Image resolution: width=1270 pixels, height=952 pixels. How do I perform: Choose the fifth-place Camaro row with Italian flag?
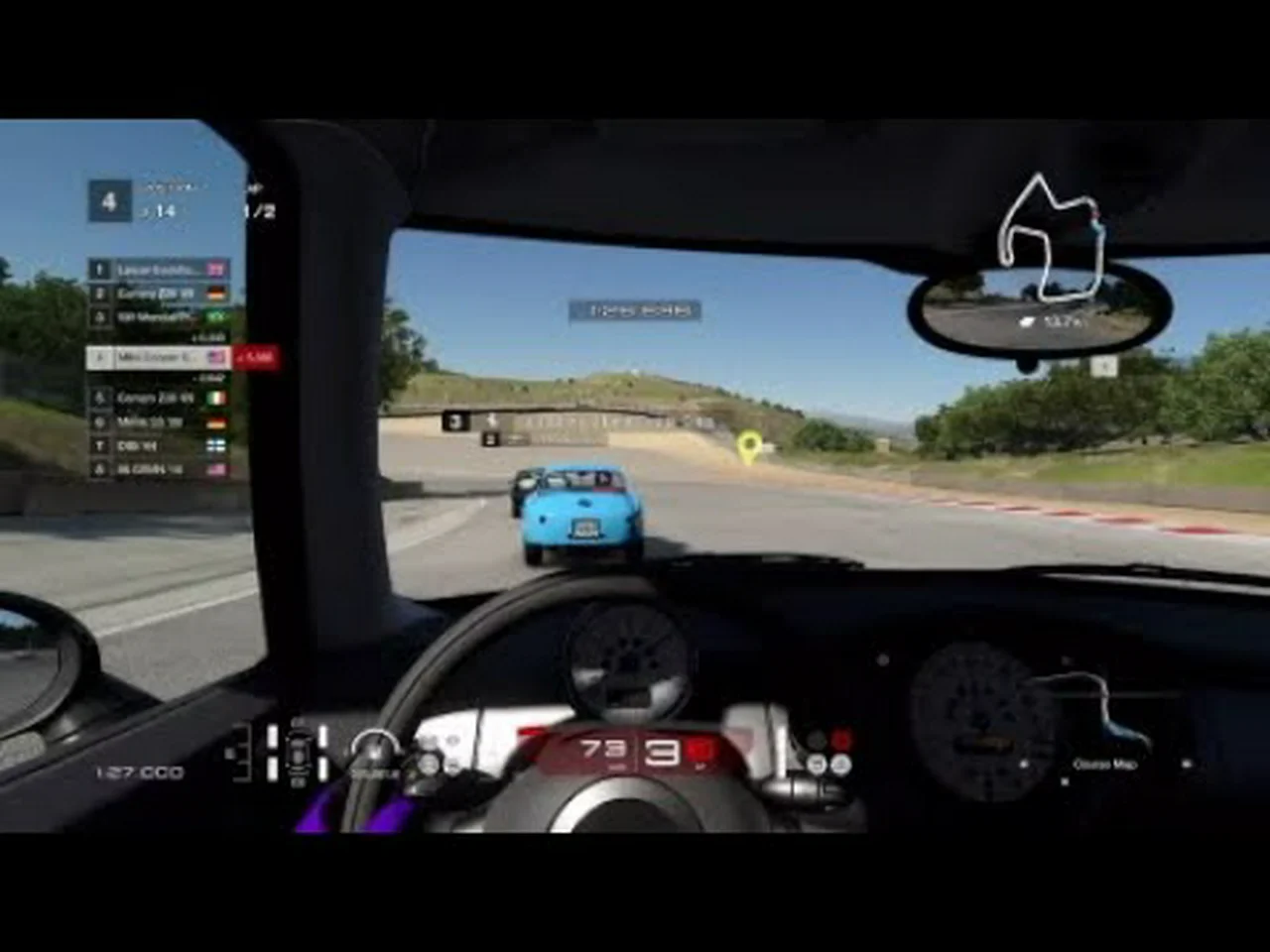[159, 398]
